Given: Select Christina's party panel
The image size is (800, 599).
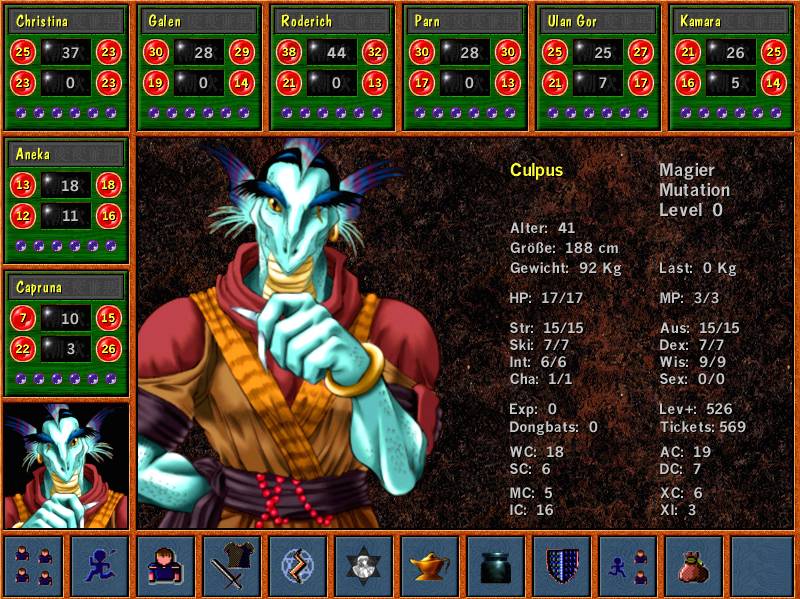Looking at the screenshot, I should (x=67, y=67).
